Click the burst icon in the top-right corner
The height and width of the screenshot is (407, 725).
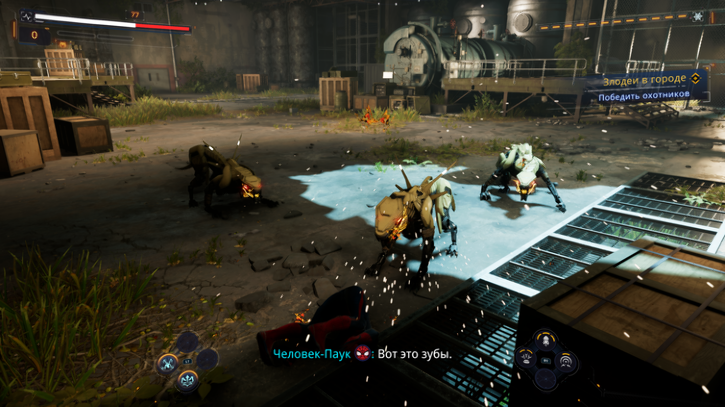696,16
